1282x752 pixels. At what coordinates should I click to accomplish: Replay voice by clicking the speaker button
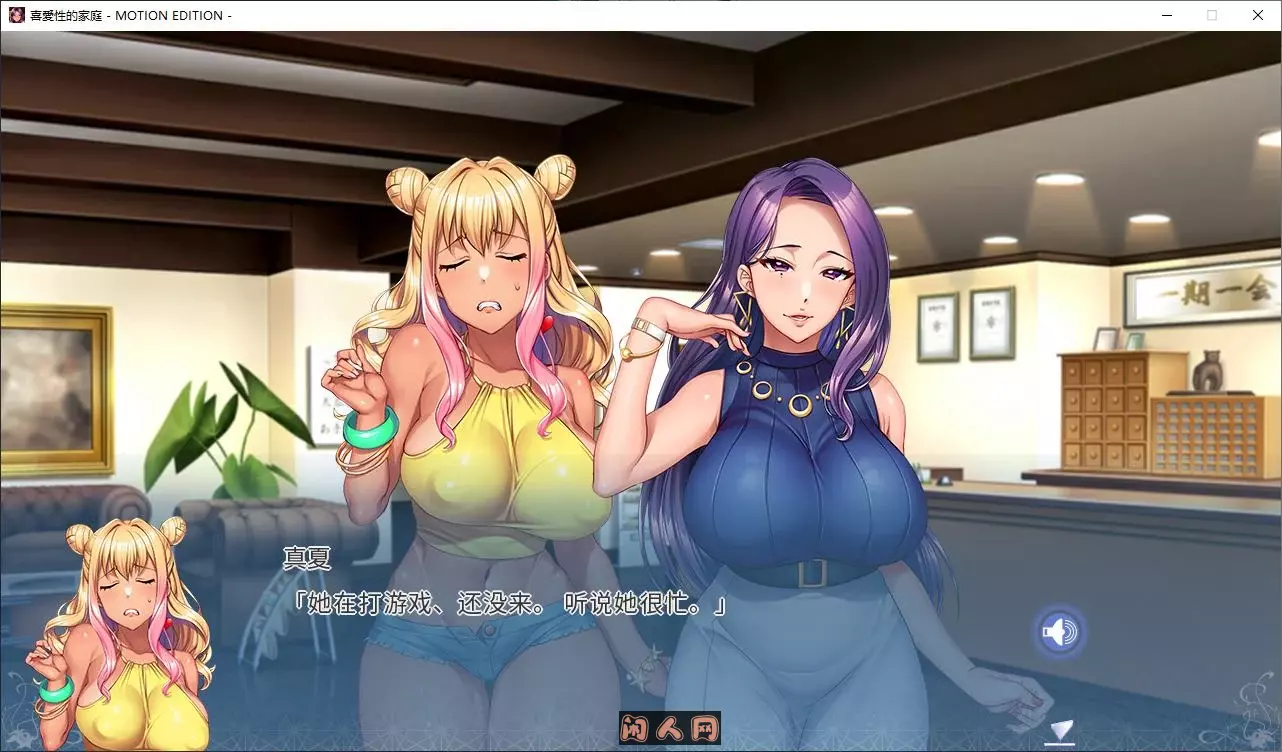coord(1059,631)
